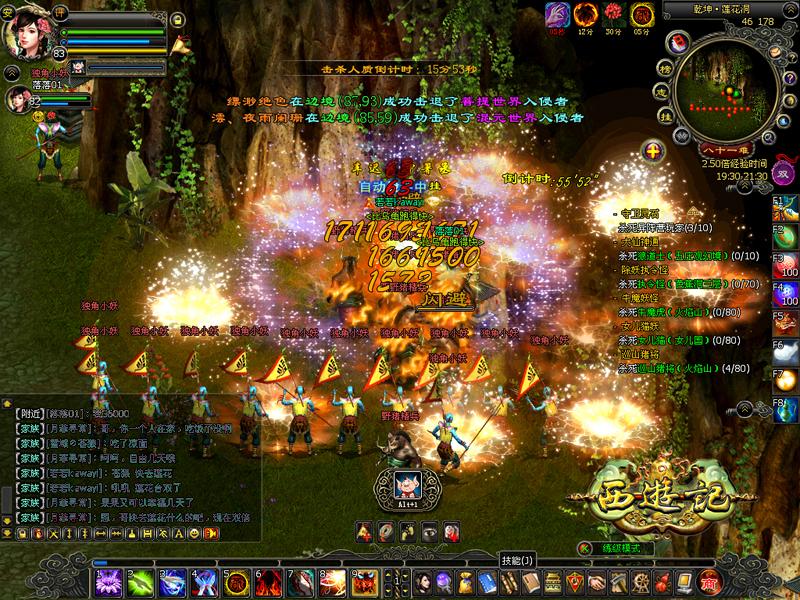Click the bell icon near player status
This screenshot has height=600, width=800.
[181, 44]
